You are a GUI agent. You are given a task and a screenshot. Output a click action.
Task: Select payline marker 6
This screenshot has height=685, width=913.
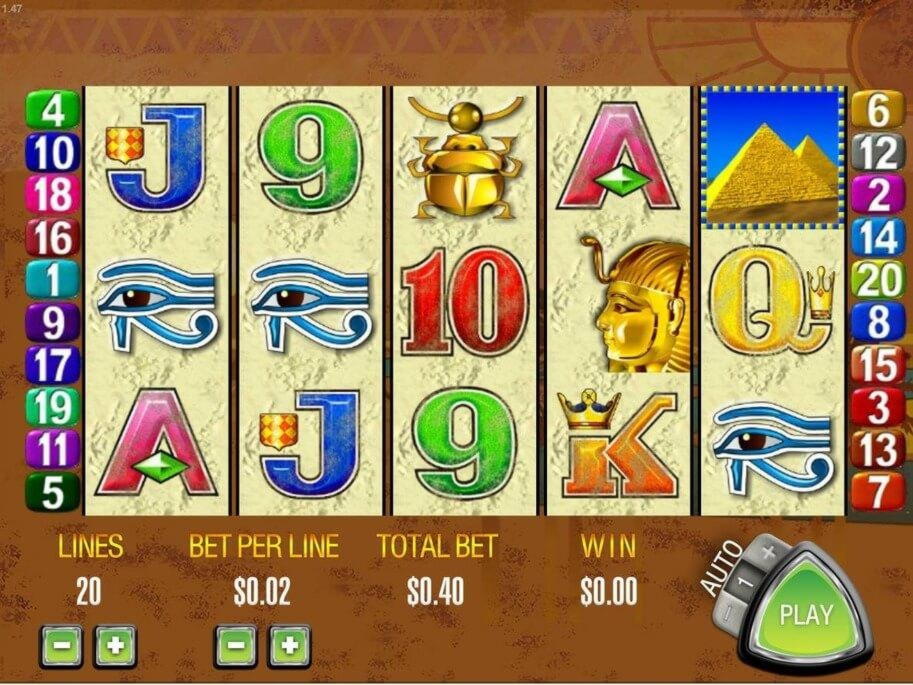click(877, 110)
